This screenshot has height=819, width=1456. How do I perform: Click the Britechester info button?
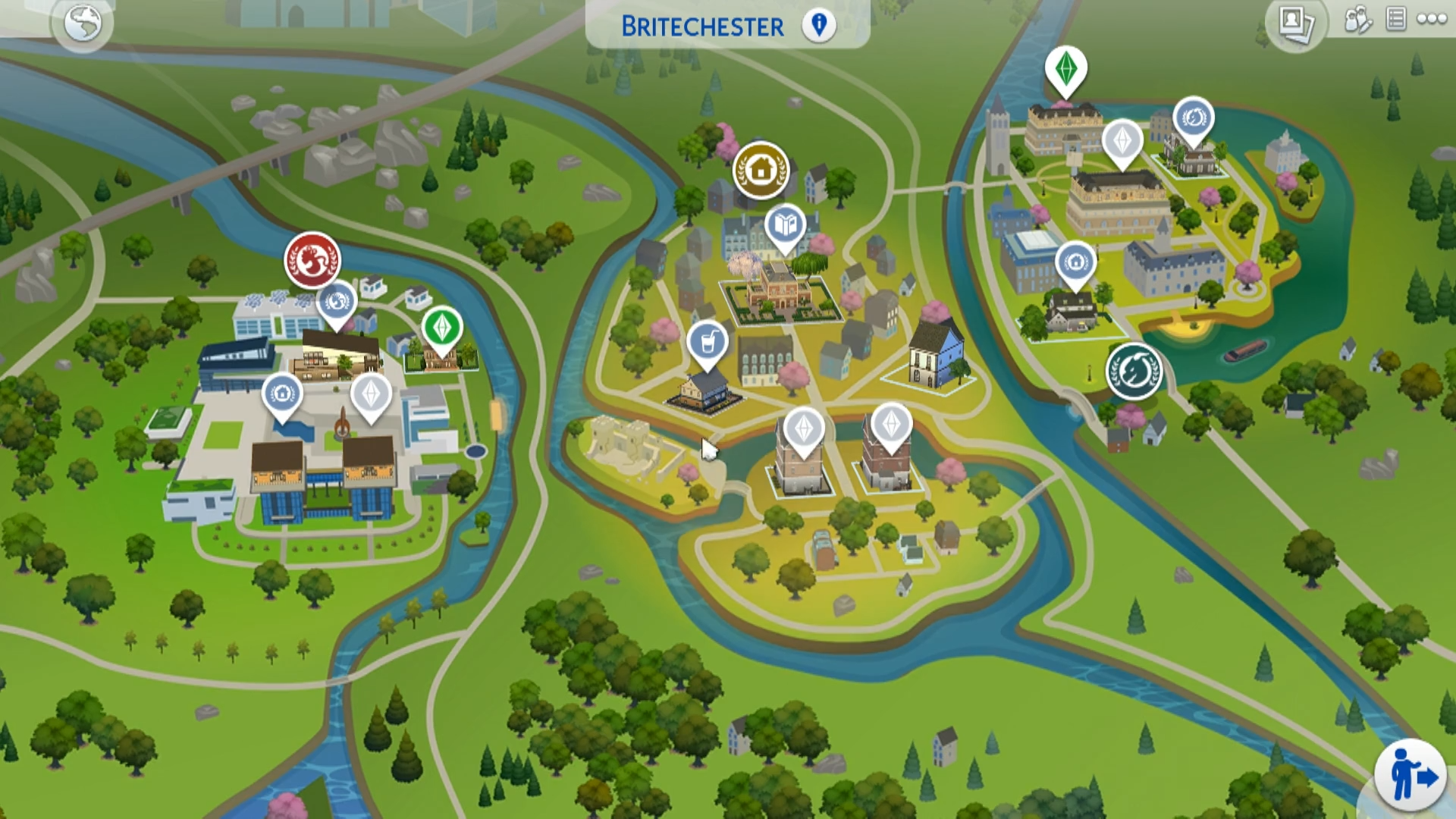point(819,25)
